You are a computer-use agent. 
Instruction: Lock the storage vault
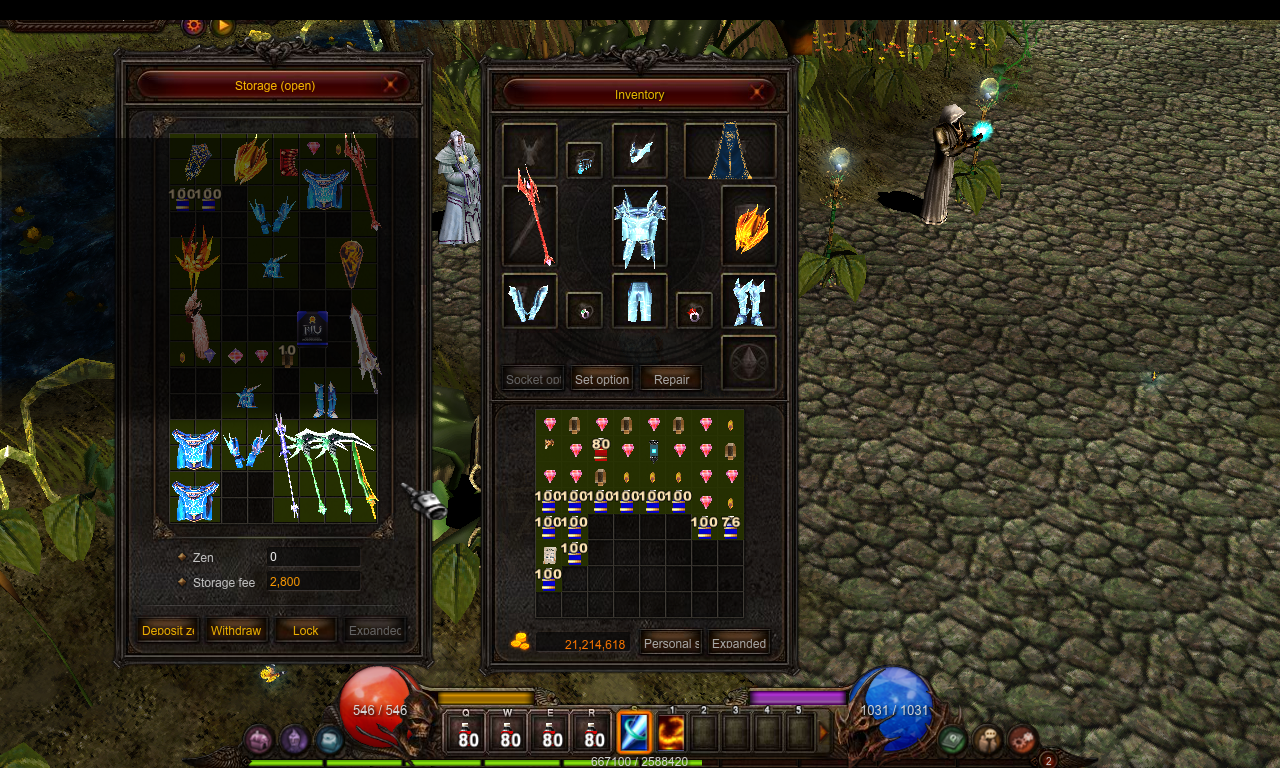coord(306,630)
